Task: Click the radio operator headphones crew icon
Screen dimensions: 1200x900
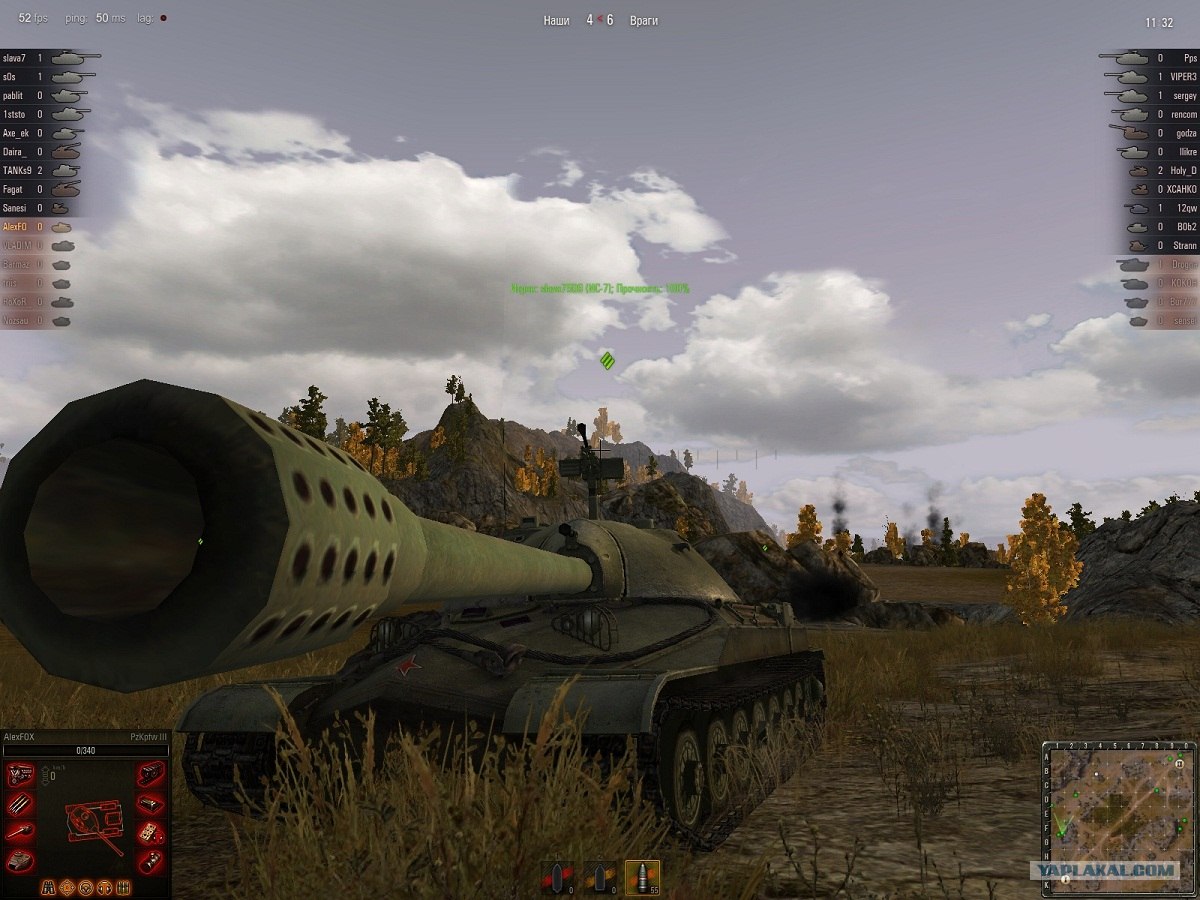Action: [x=105, y=887]
